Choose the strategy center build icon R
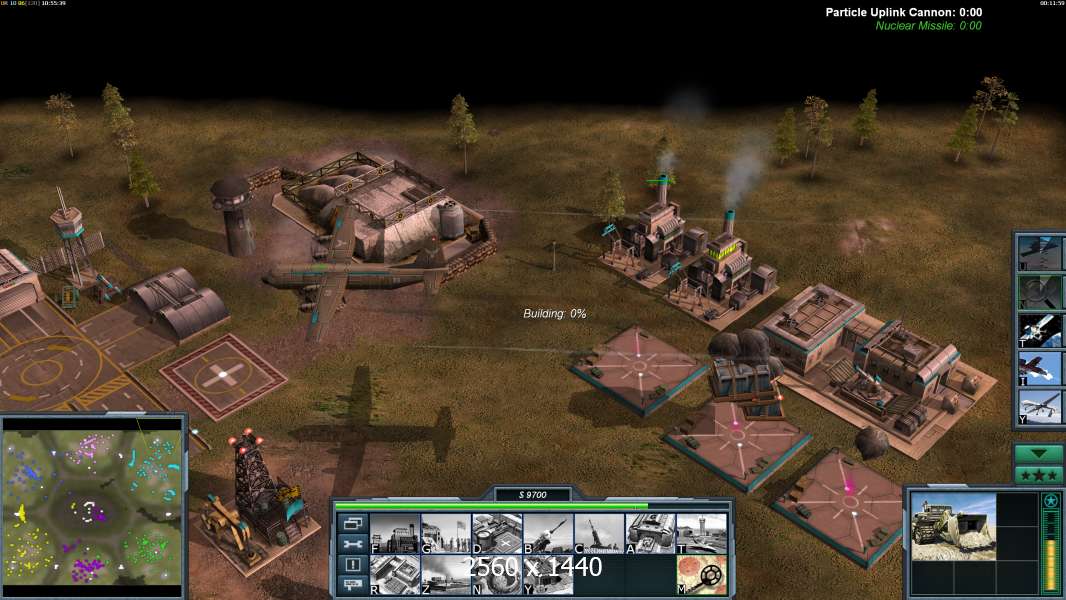Image resolution: width=1066 pixels, height=600 pixels. click(x=395, y=575)
